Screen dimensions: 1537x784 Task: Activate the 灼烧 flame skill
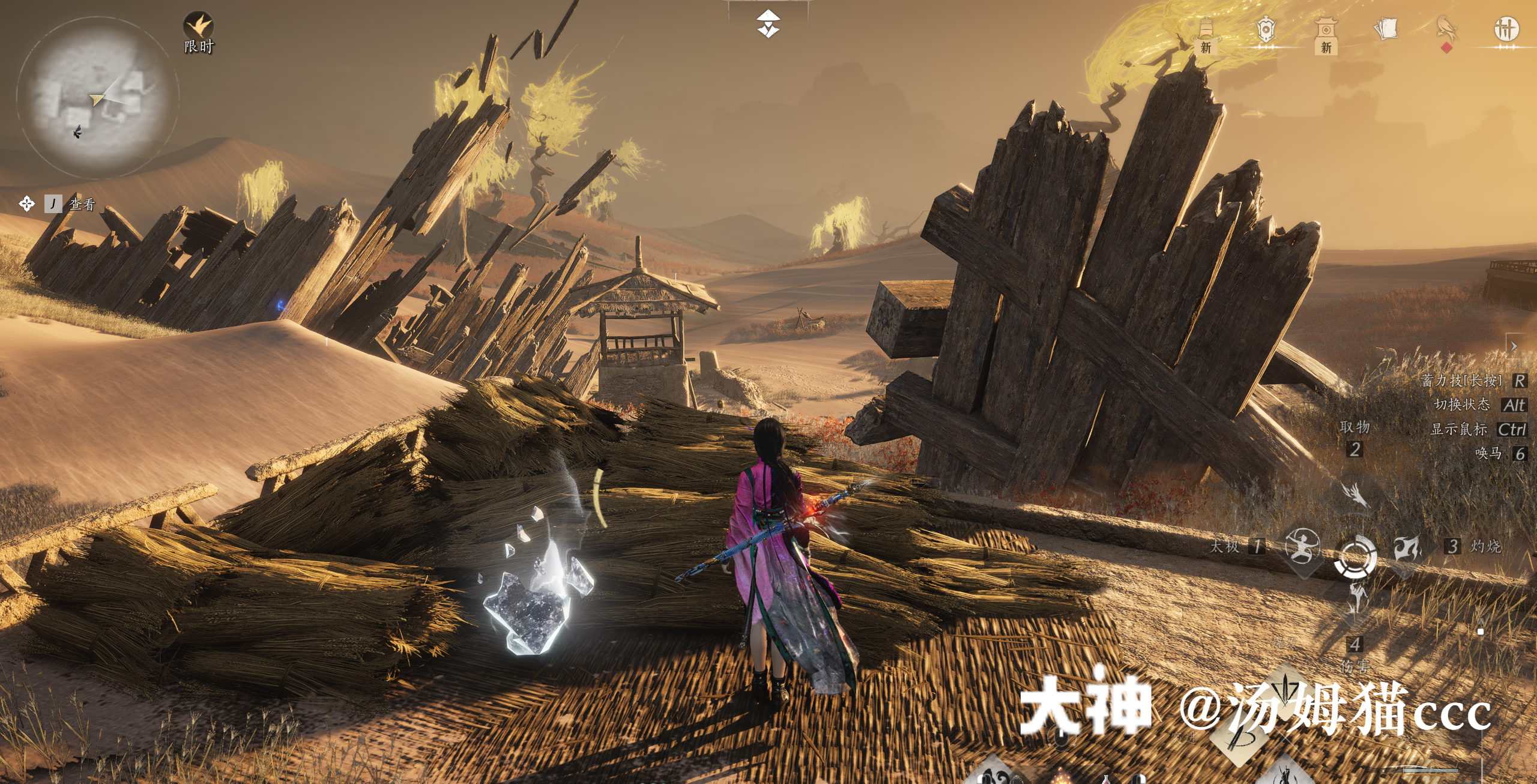click(x=1407, y=546)
